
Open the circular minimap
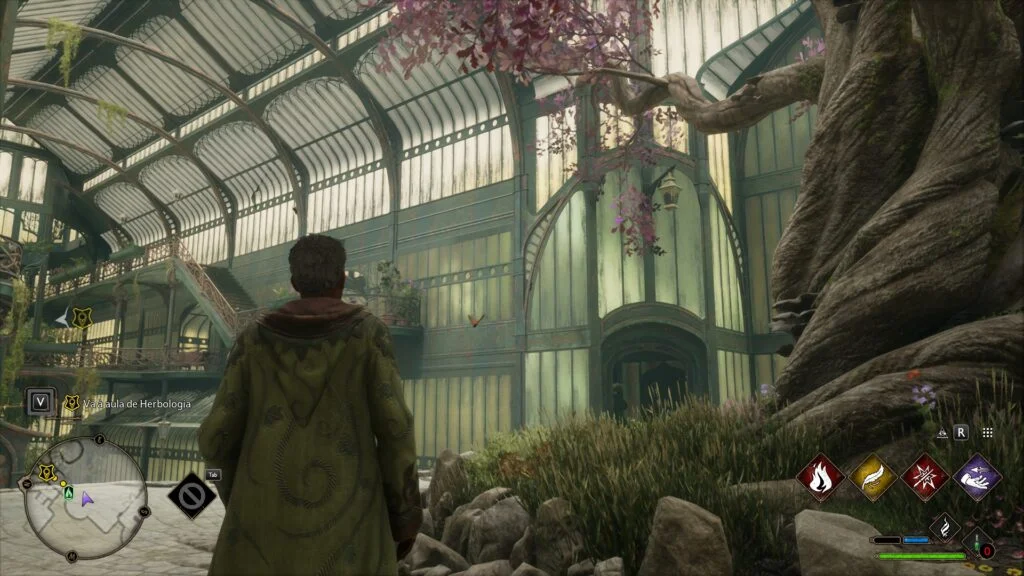pos(86,499)
